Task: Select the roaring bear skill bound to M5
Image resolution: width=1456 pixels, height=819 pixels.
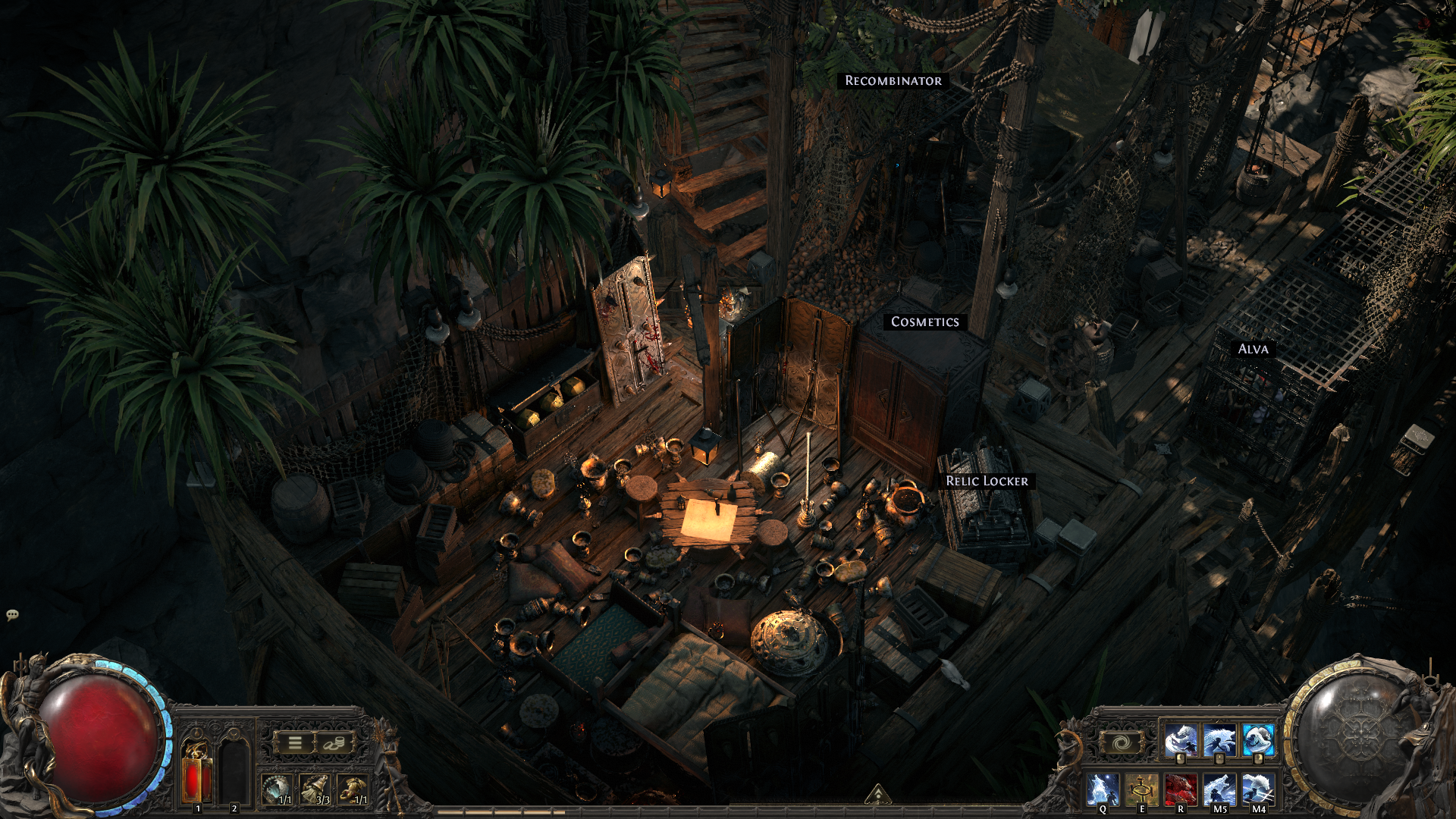Action: click(1219, 789)
